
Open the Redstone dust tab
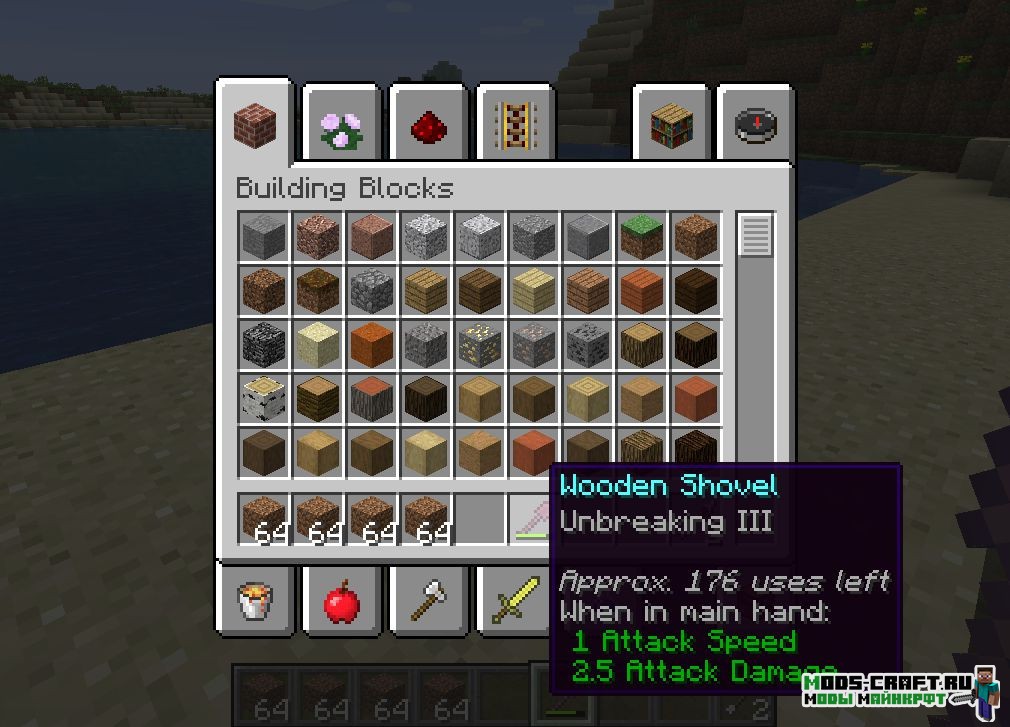(x=428, y=126)
